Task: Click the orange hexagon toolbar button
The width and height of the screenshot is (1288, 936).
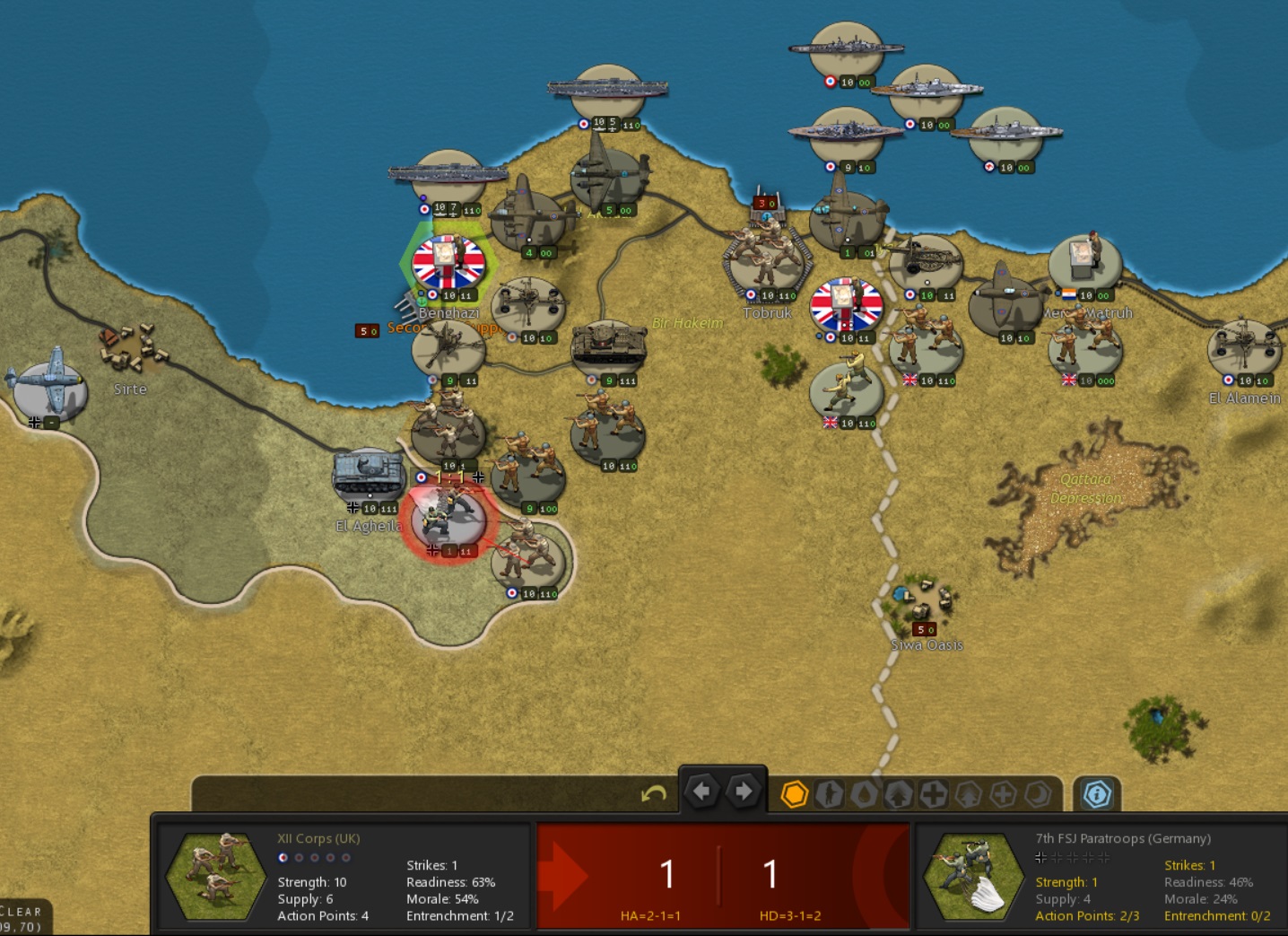Action: click(795, 794)
